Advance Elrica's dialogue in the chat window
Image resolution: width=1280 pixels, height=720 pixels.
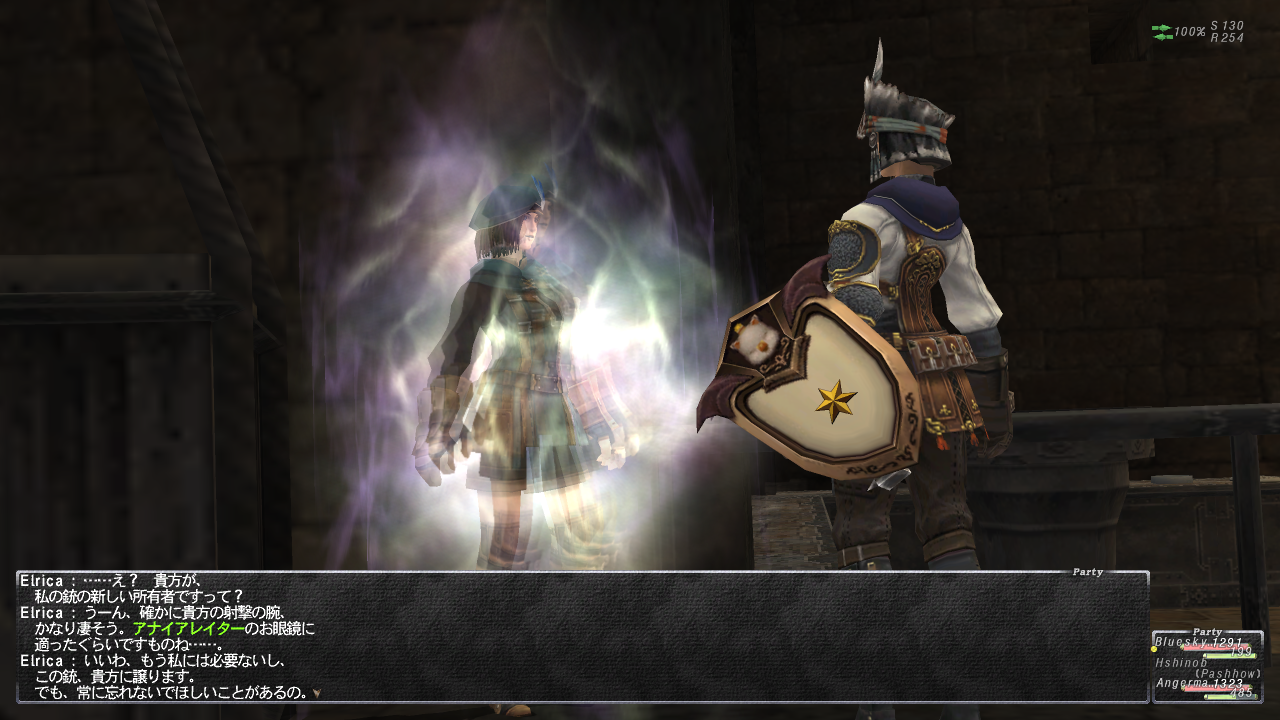pyautogui.click(x=317, y=692)
